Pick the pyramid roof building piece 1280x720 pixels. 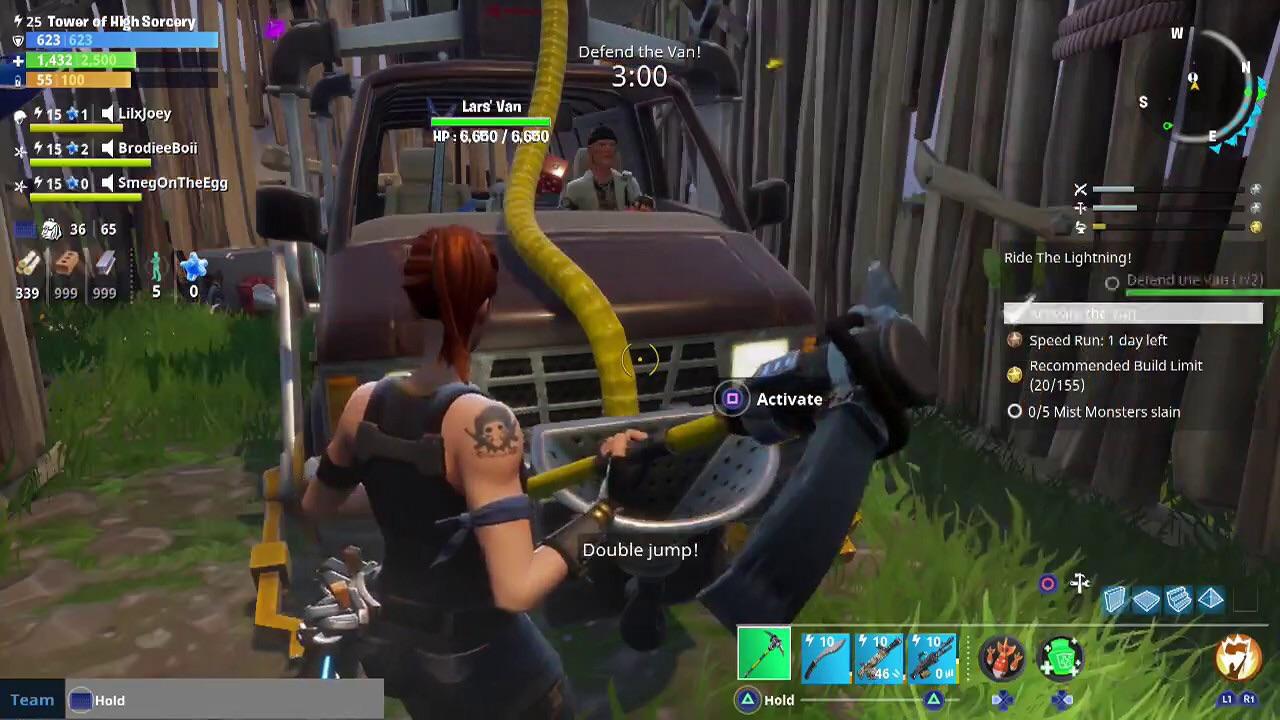pos(1210,598)
